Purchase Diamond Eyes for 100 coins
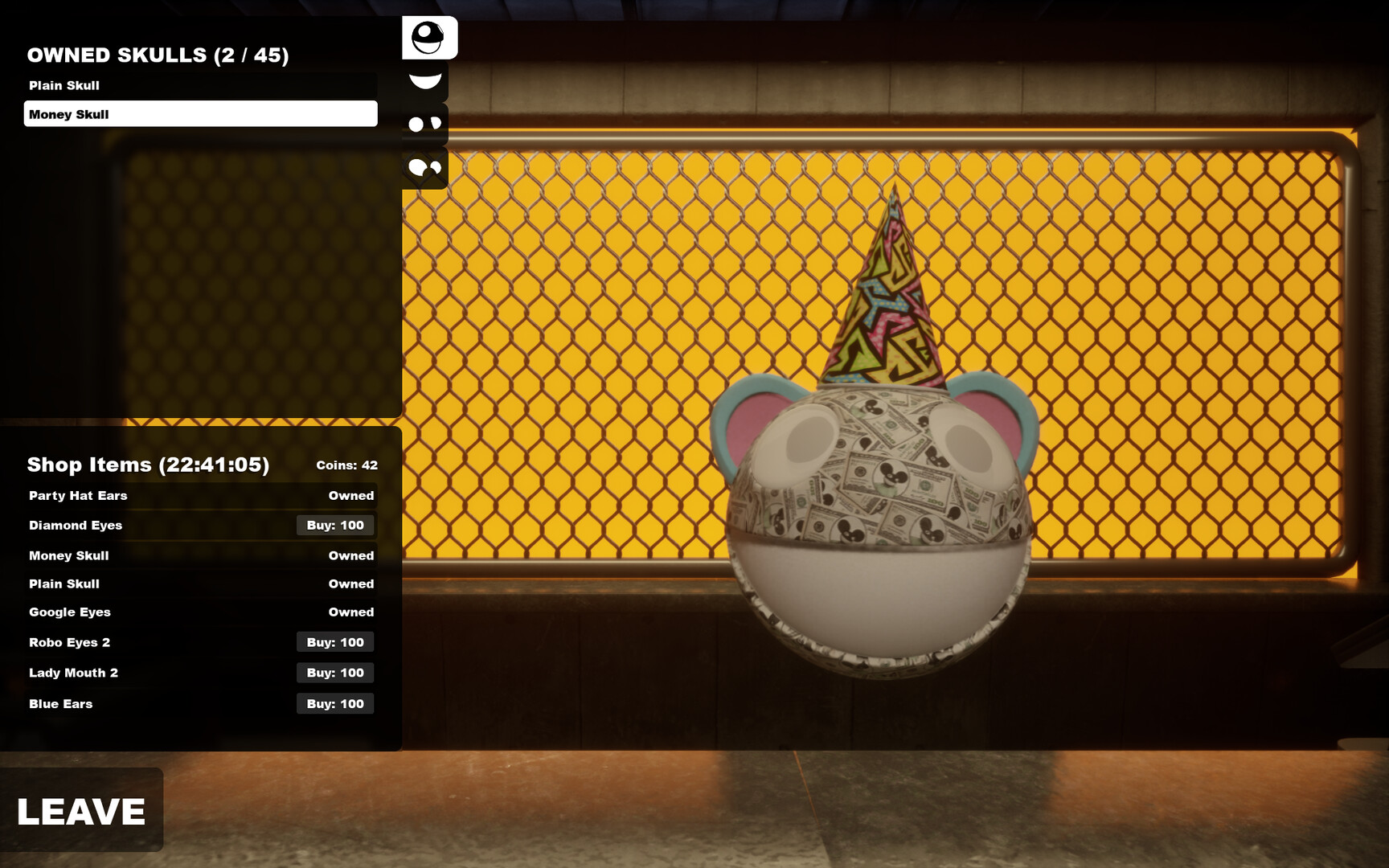This screenshot has height=868, width=1389. [334, 526]
